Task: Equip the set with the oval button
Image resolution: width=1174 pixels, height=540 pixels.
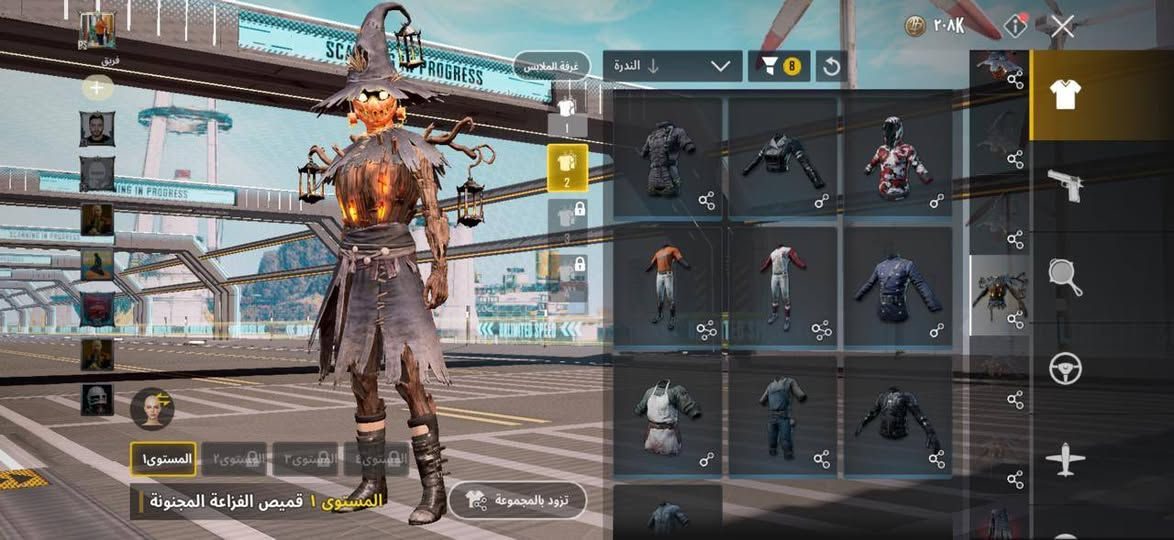Action: [x=517, y=500]
